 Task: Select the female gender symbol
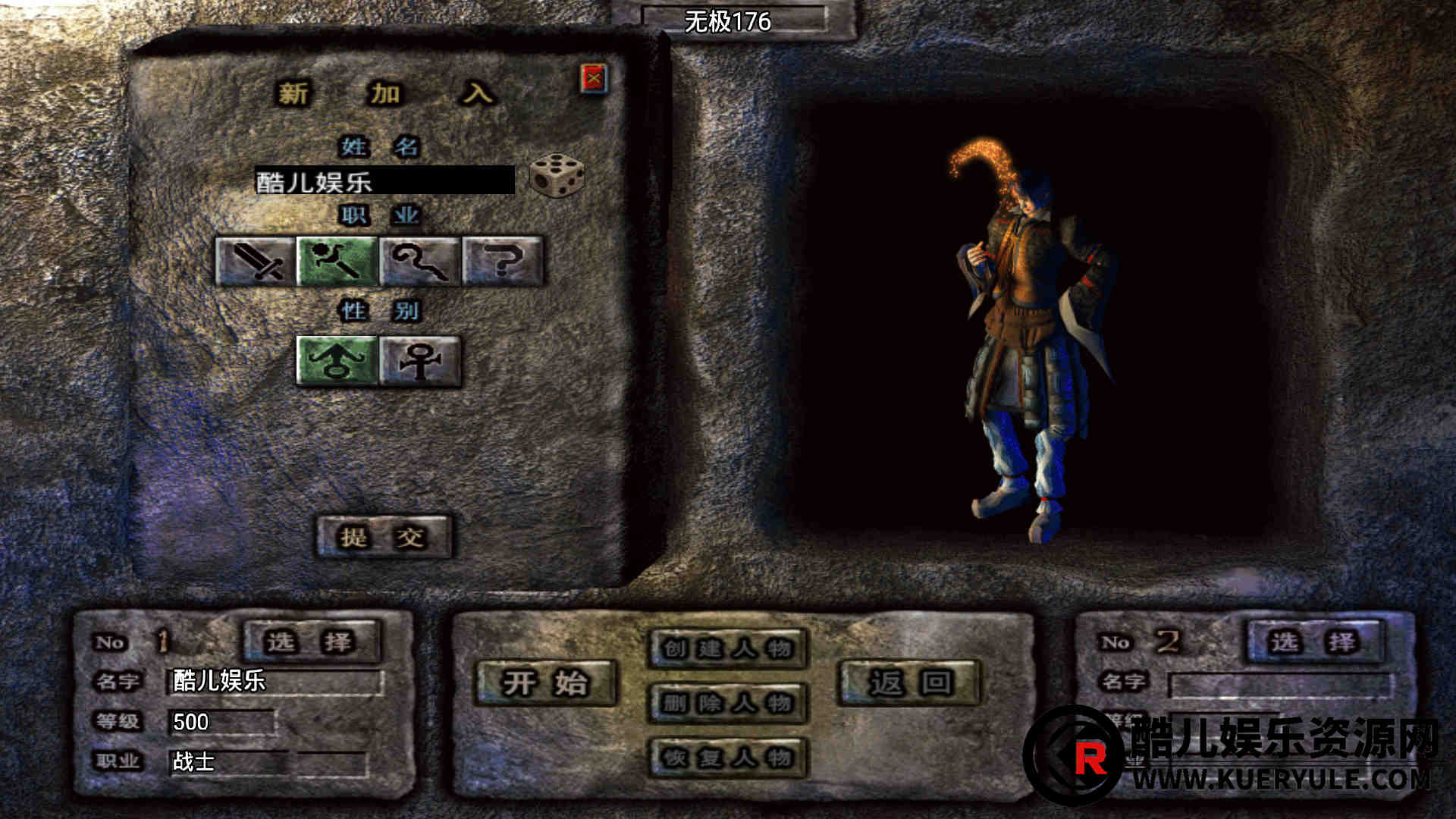point(419,360)
